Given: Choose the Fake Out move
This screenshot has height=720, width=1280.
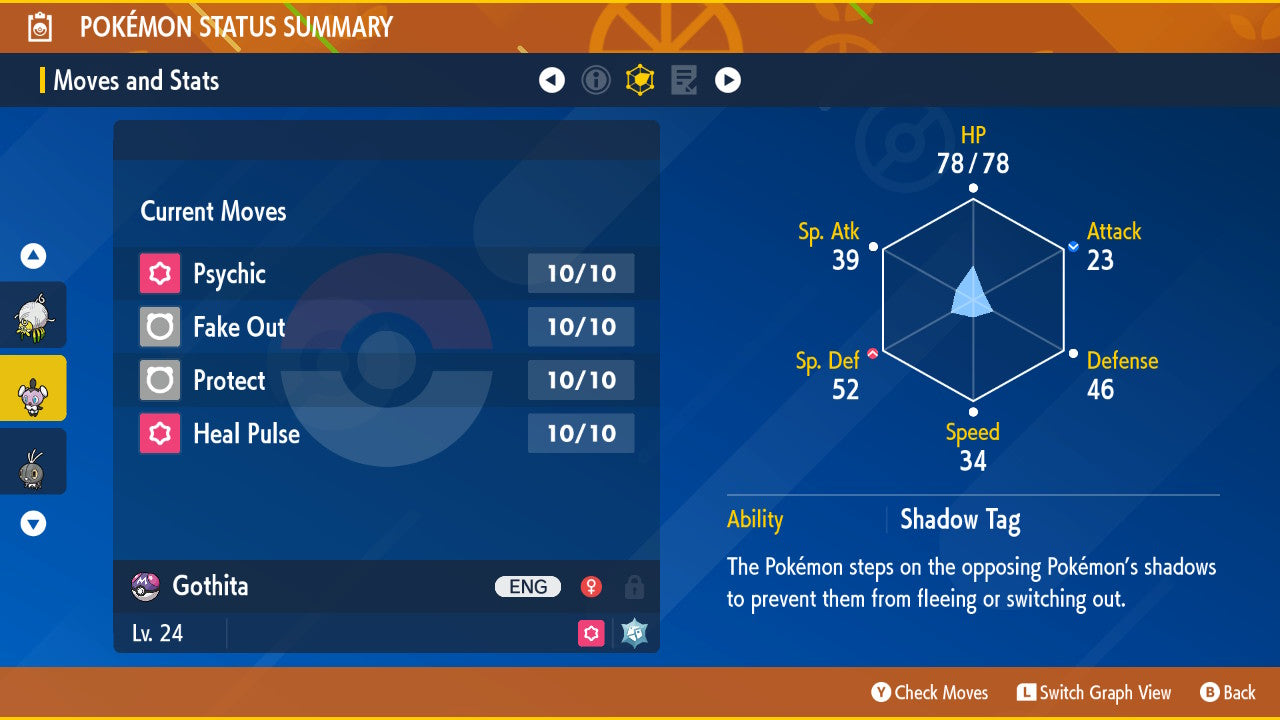Looking at the screenshot, I should [x=386, y=327].
